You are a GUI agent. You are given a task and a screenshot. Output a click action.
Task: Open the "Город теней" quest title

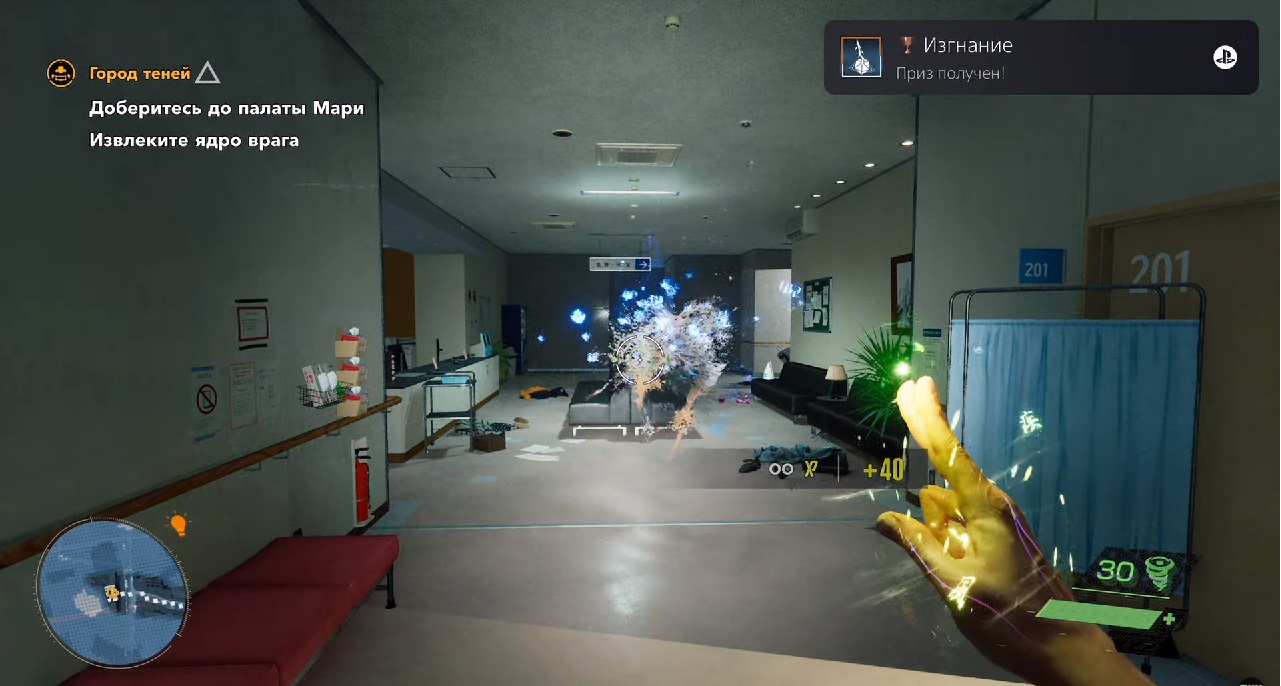[x=140, y=73]
